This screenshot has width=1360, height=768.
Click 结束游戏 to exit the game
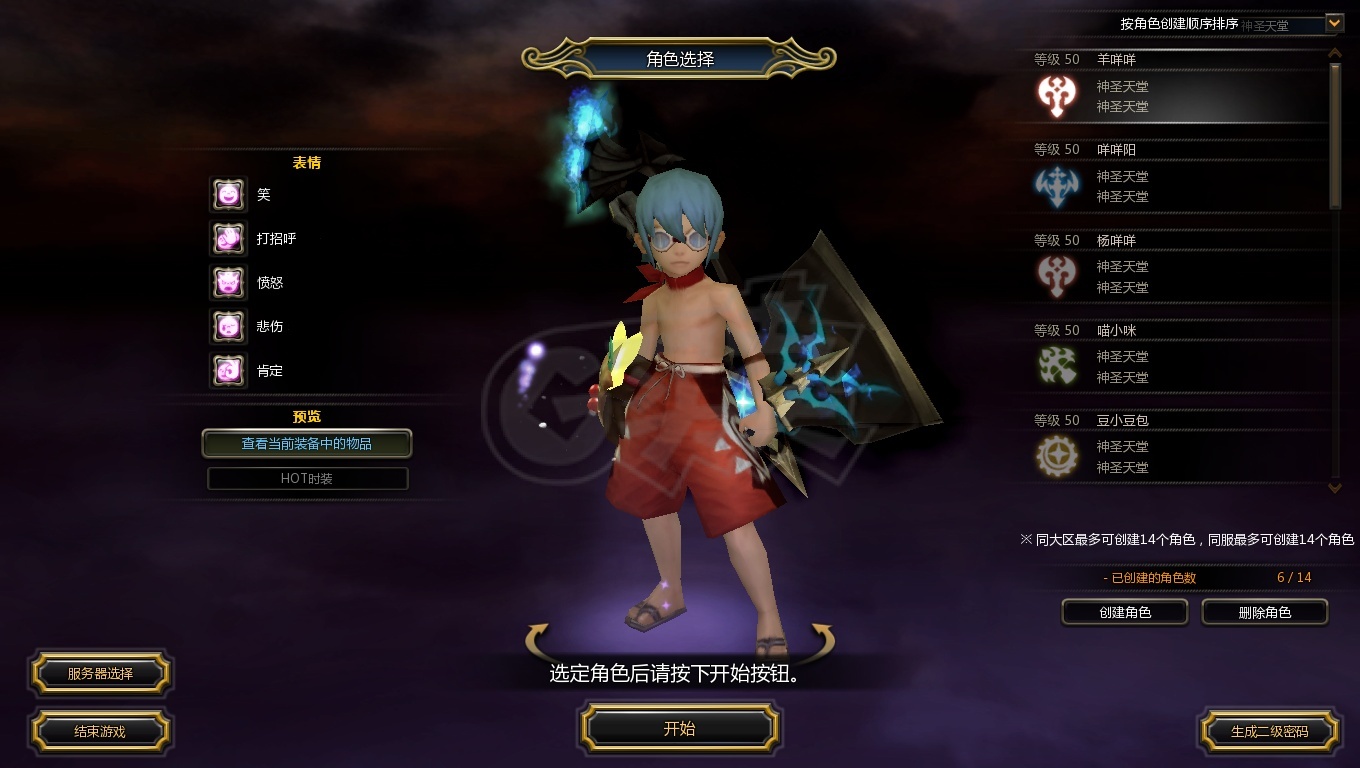coord(100,731)
